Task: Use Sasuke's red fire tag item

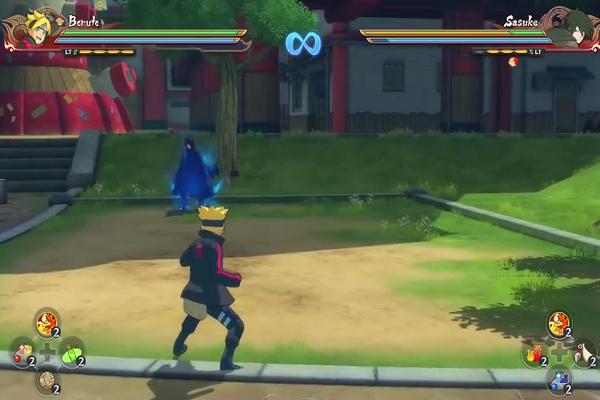Action: [533, 352]
